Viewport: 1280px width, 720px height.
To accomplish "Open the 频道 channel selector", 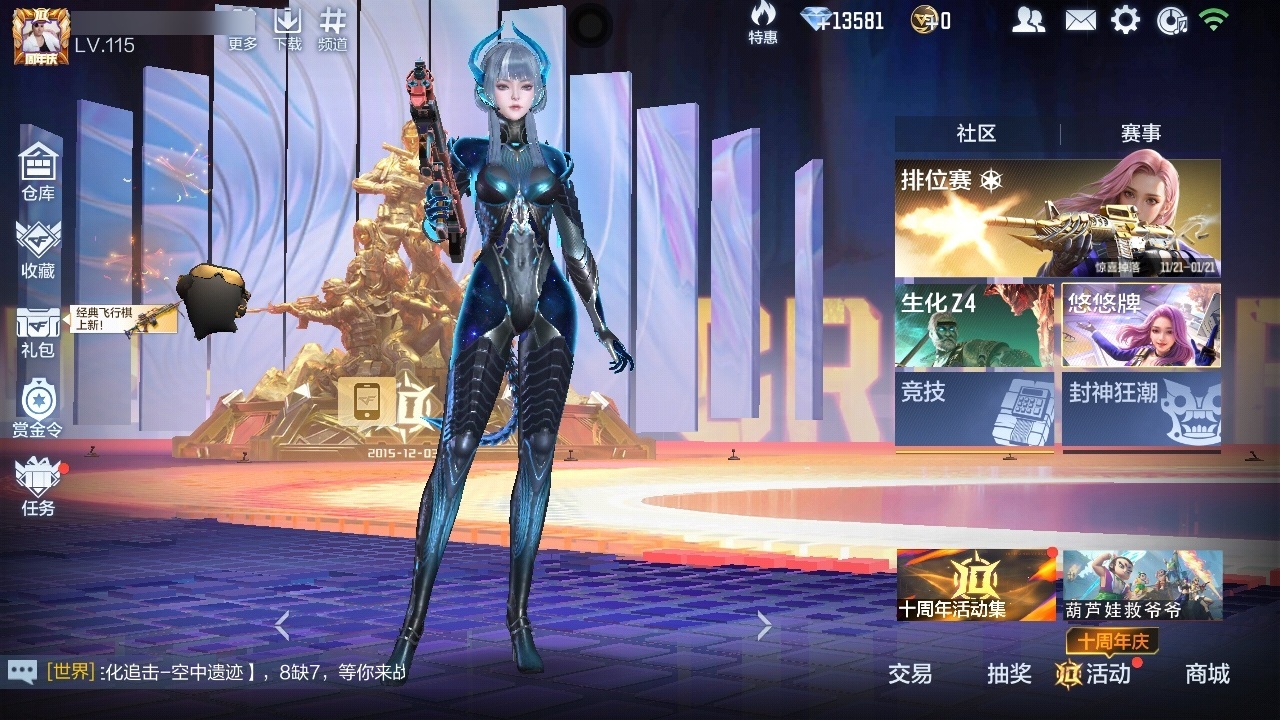I will [x=333, y=28].
